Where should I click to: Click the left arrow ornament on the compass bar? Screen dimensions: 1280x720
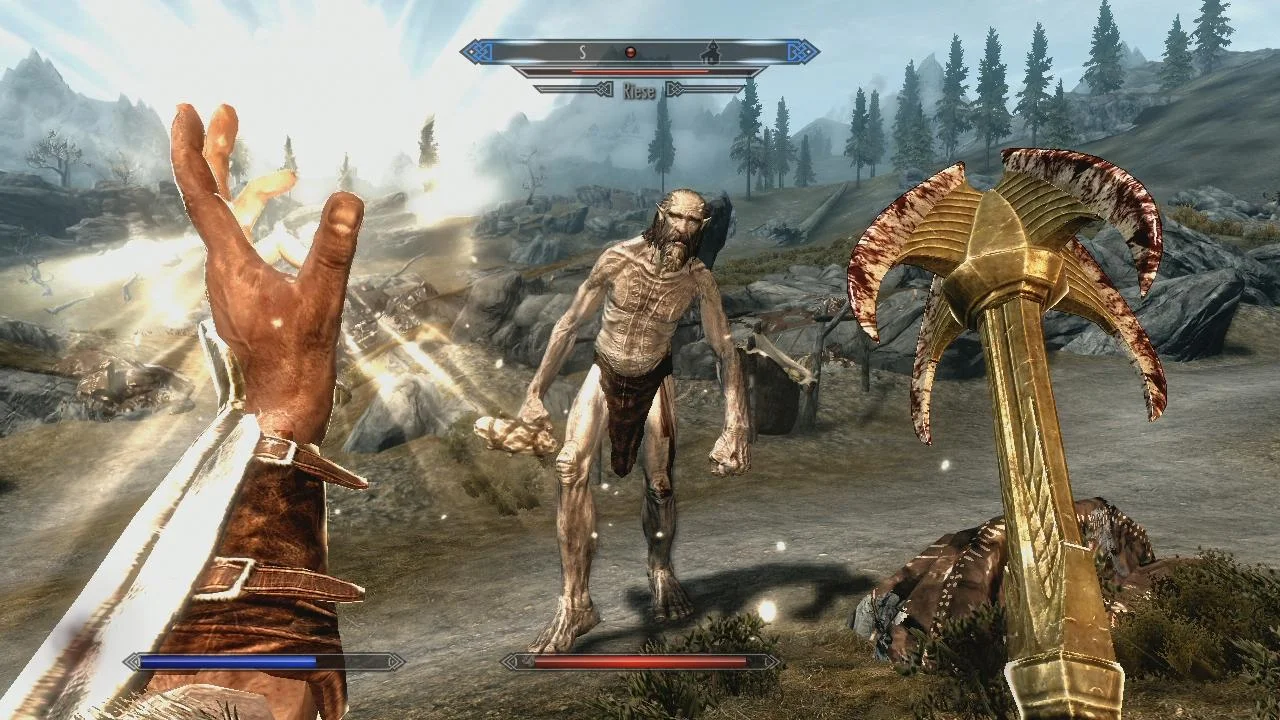(604, 89)
